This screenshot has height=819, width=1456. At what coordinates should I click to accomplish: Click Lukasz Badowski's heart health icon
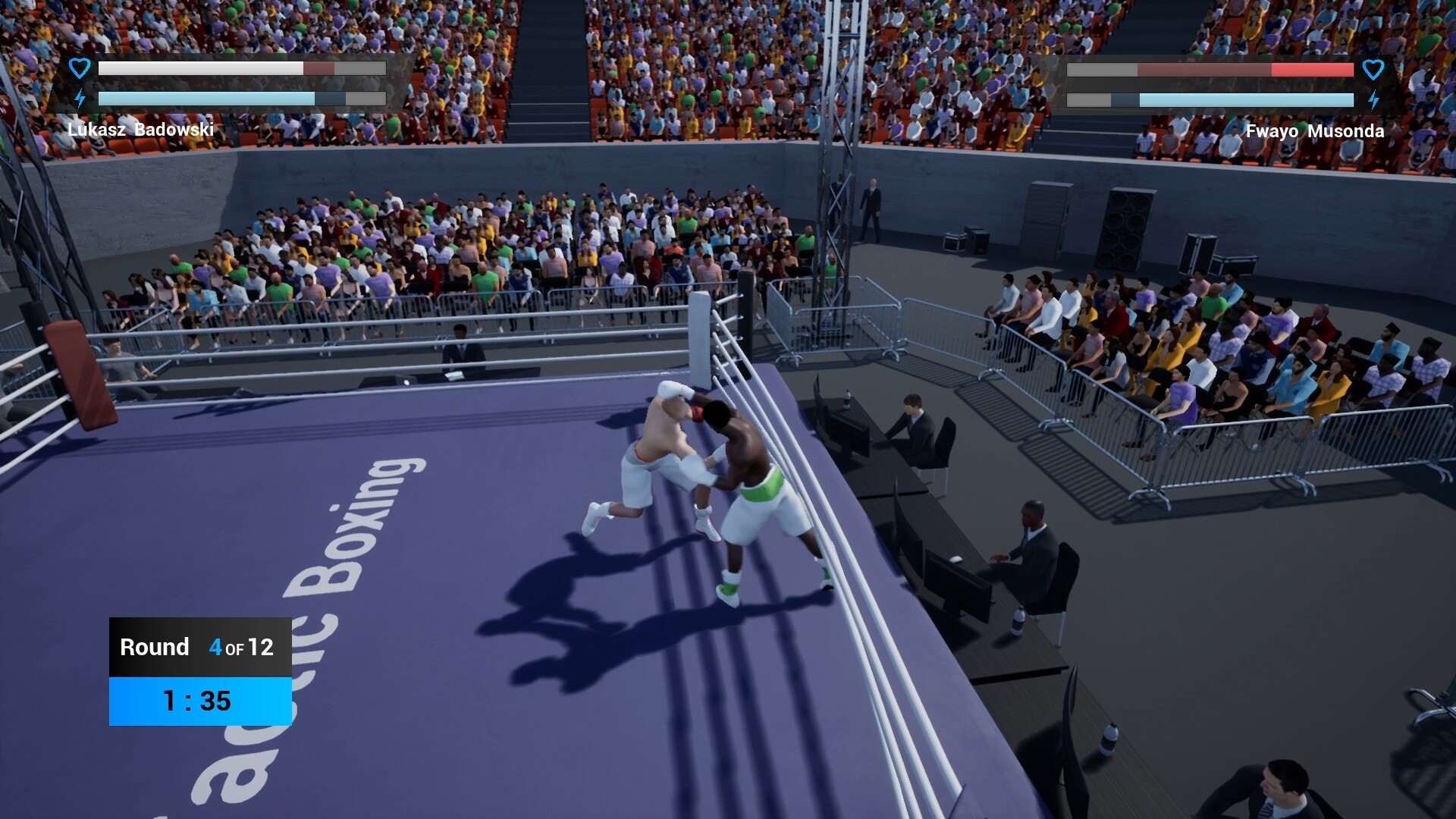[79, 67]
